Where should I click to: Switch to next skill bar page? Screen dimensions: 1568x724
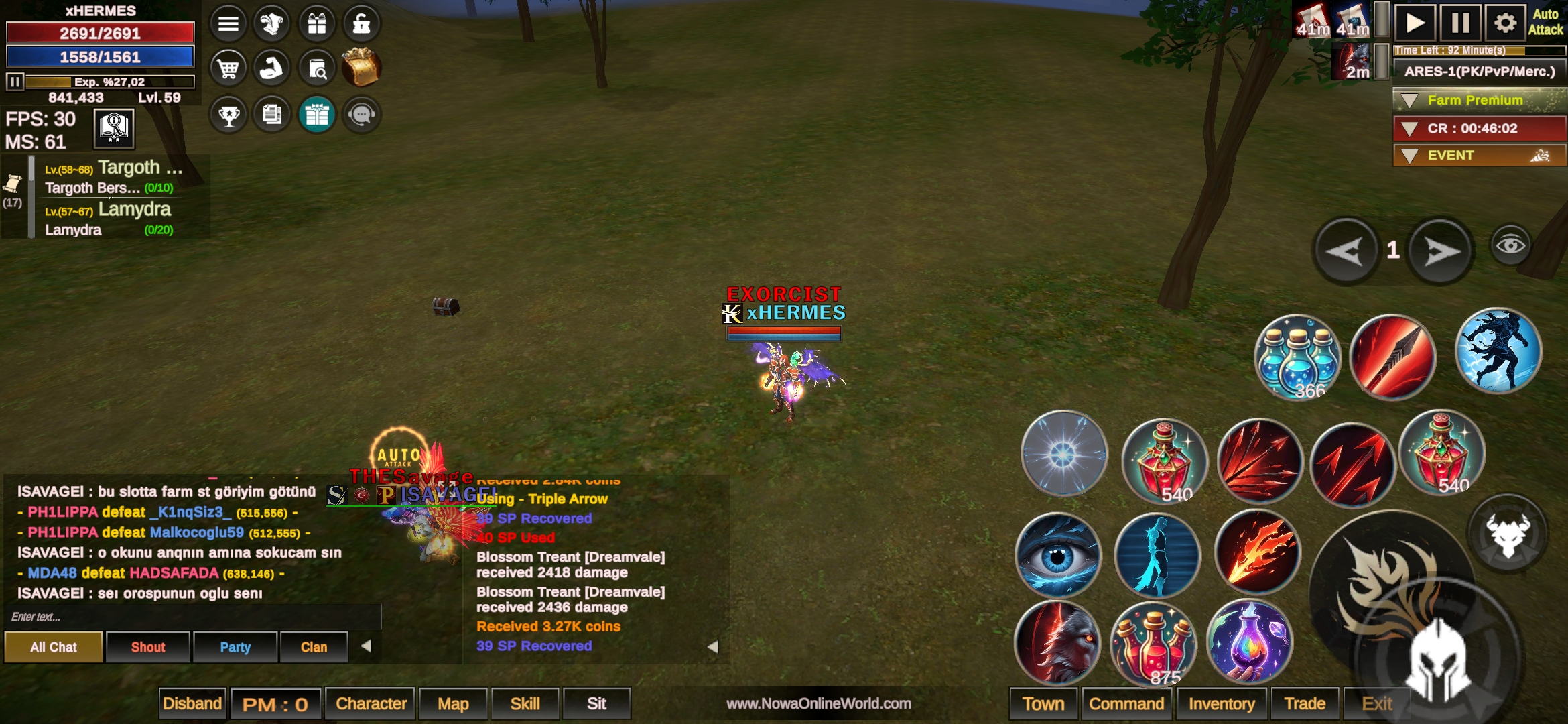point(1441,252)
